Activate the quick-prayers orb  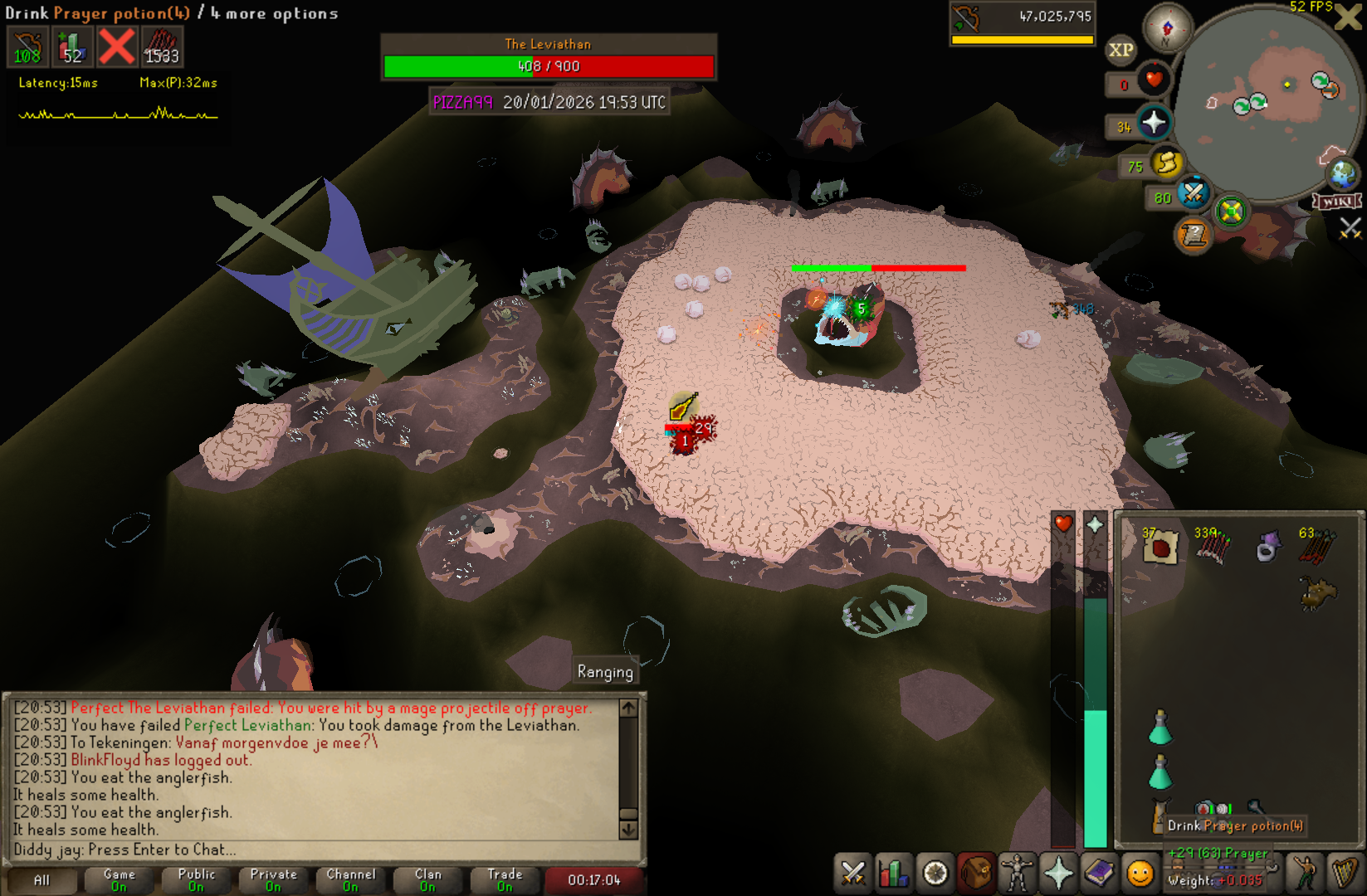point(1154,124)
